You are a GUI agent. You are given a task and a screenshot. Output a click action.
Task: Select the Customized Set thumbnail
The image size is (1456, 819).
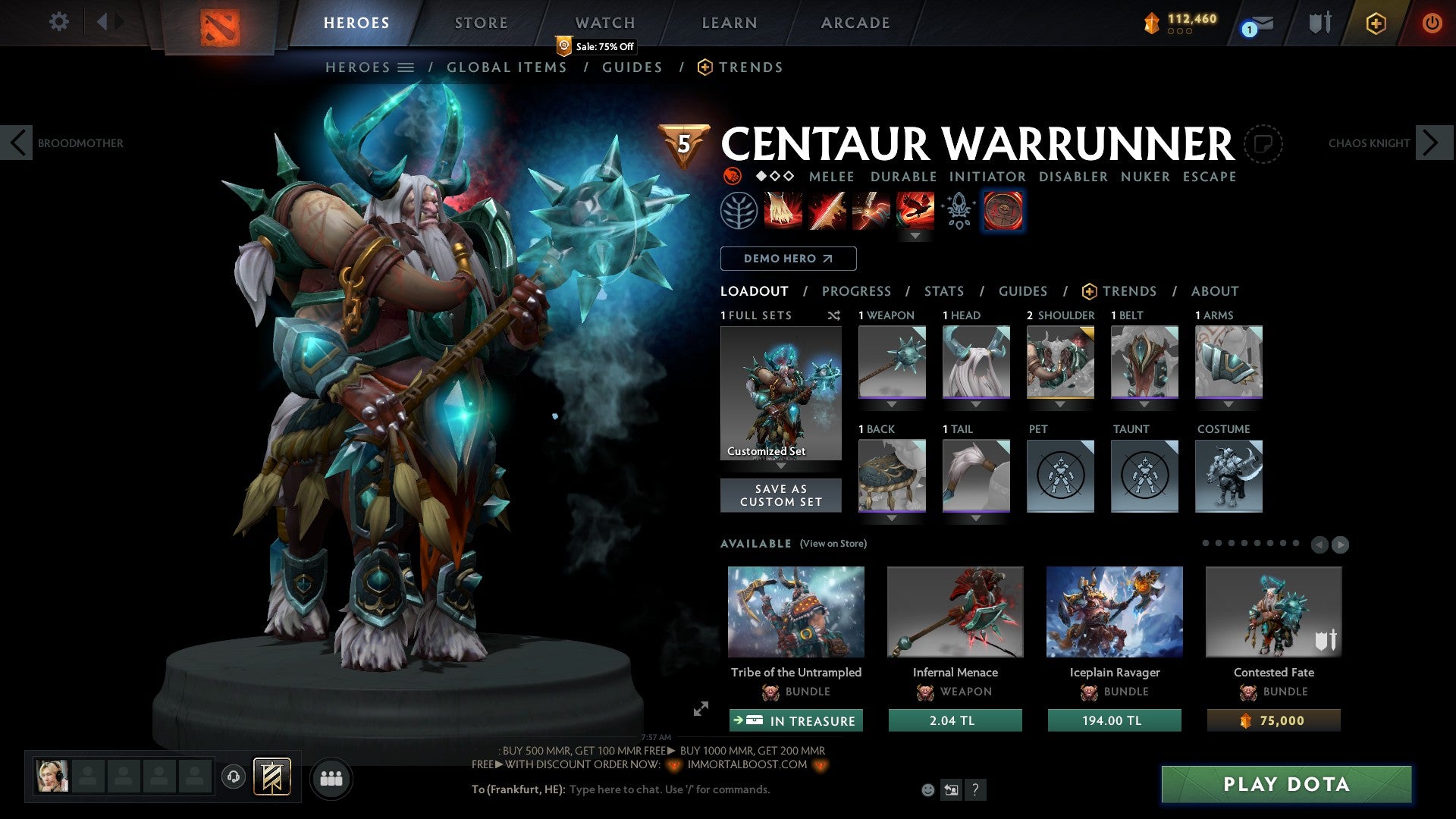click(x=780, y=392)
